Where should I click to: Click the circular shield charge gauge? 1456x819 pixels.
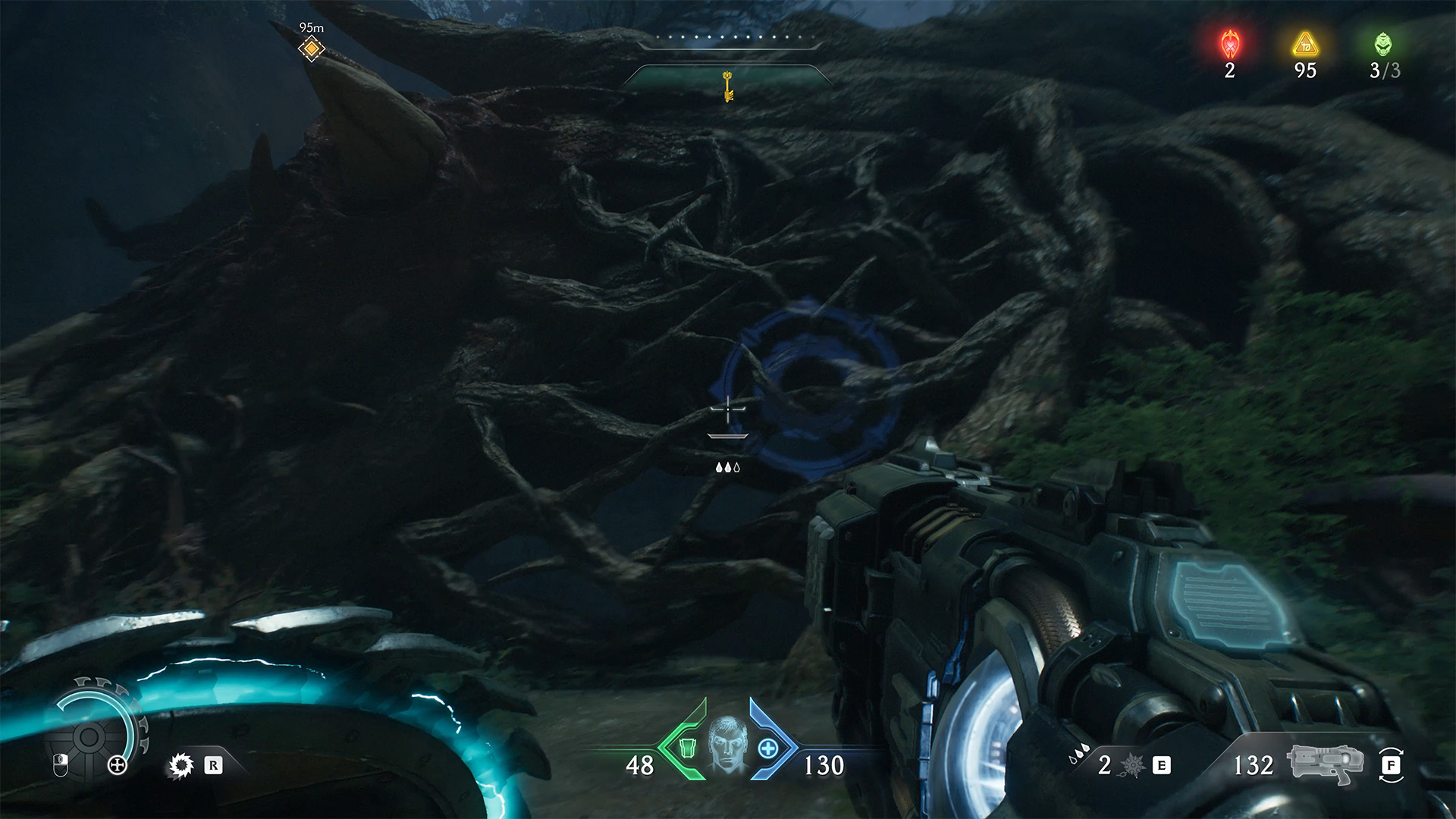click(89, 736)
